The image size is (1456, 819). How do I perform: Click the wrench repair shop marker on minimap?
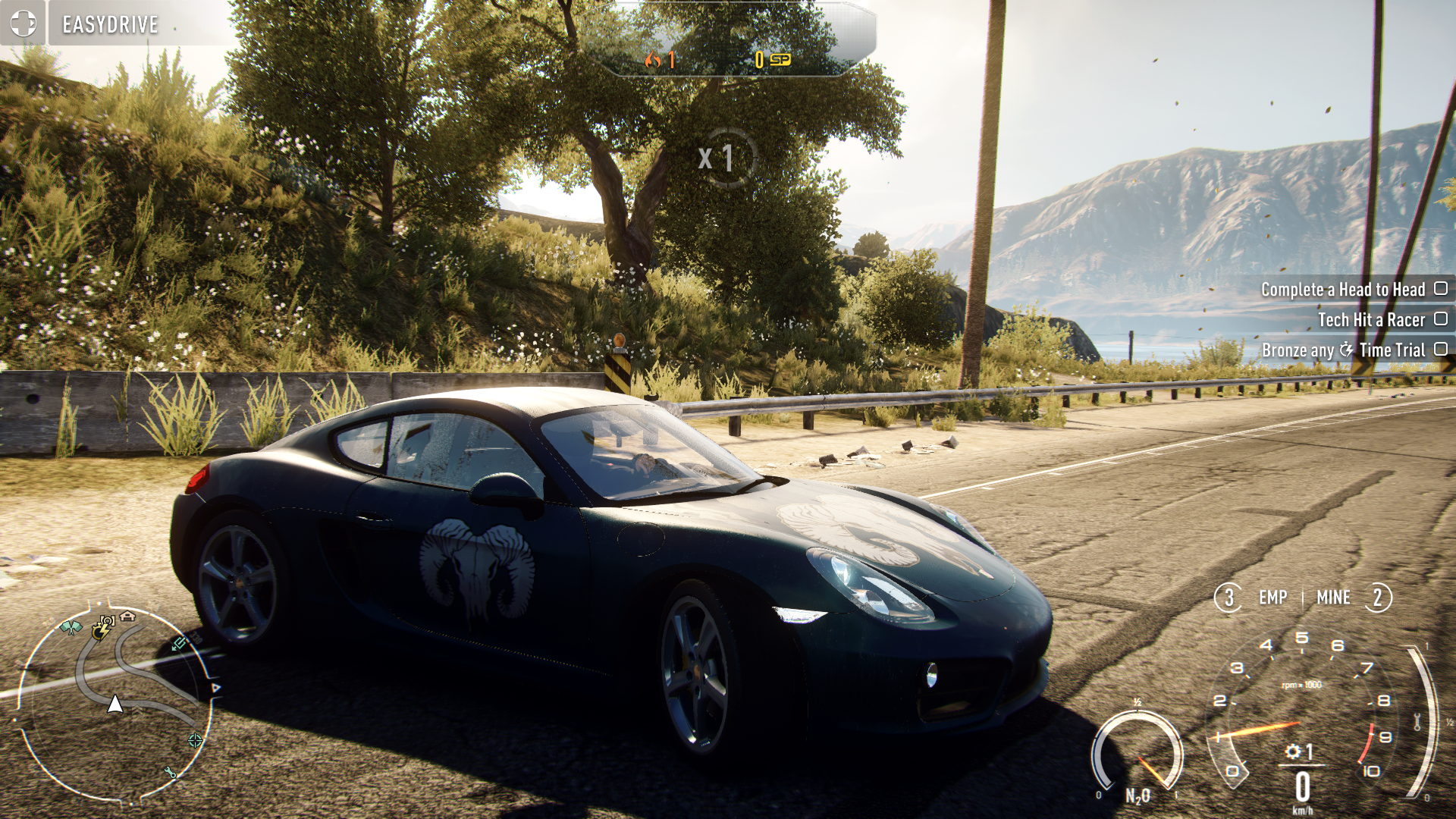point(170,772)
